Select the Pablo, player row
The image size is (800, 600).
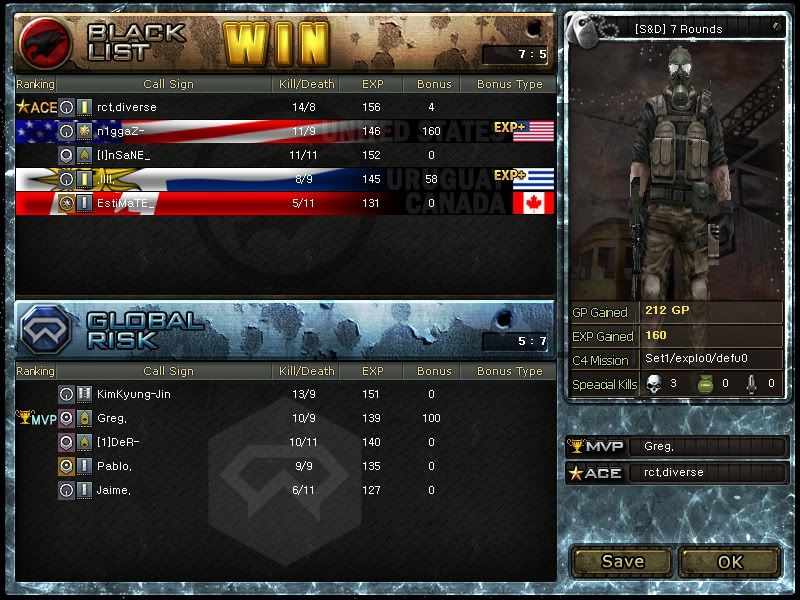tap(114, 466)
